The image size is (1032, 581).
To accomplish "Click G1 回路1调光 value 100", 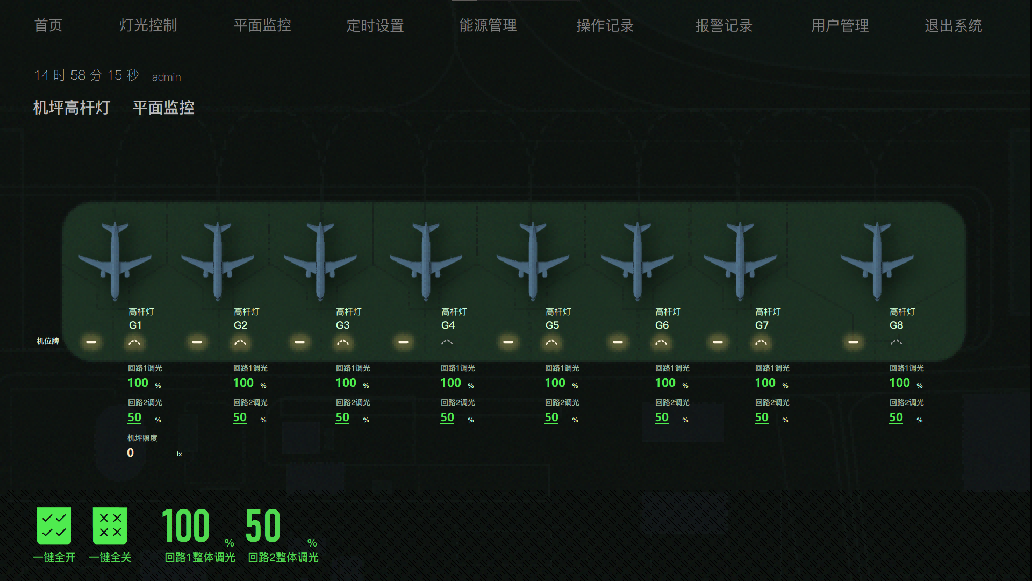I will coord(138,383).
